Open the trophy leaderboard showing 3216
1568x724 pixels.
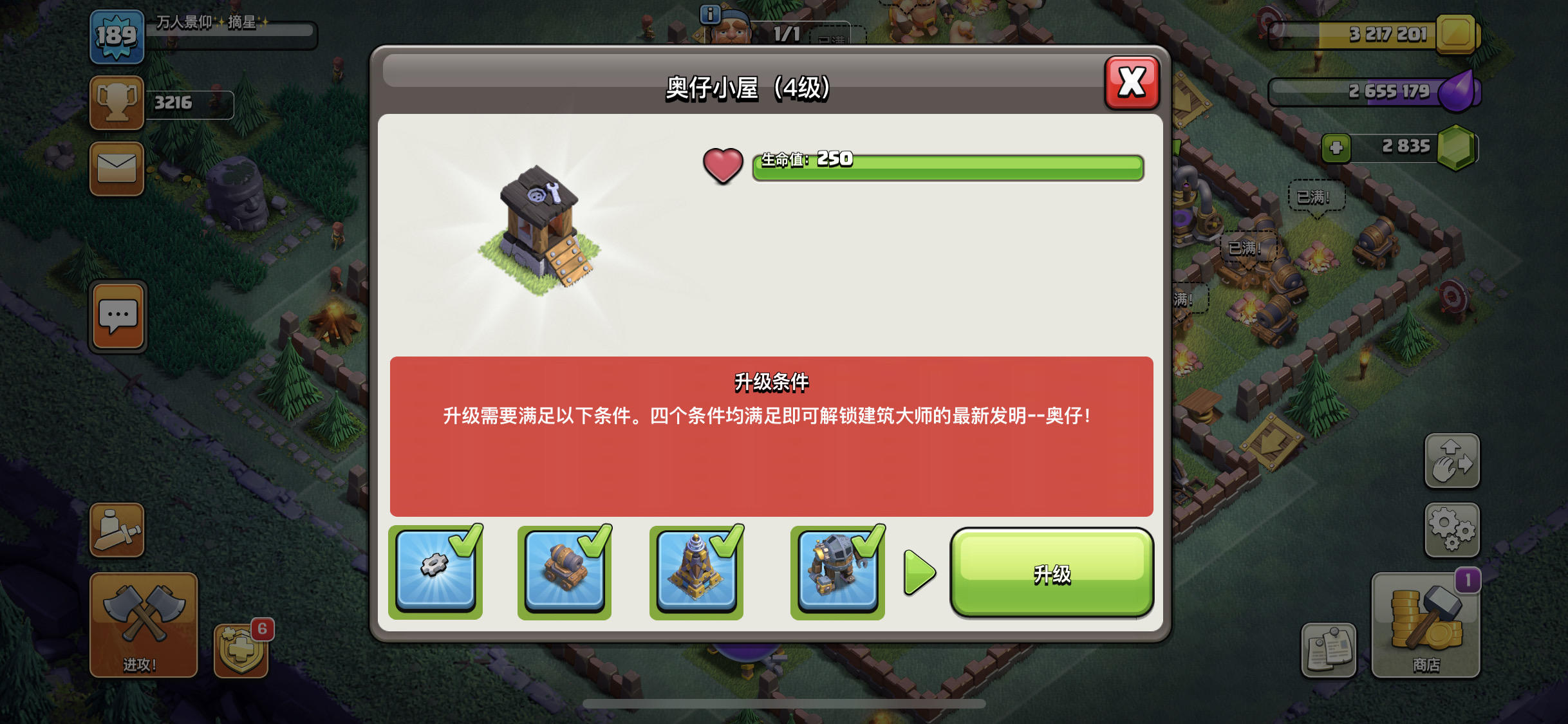pyautogui.click(x=117, y=101)
